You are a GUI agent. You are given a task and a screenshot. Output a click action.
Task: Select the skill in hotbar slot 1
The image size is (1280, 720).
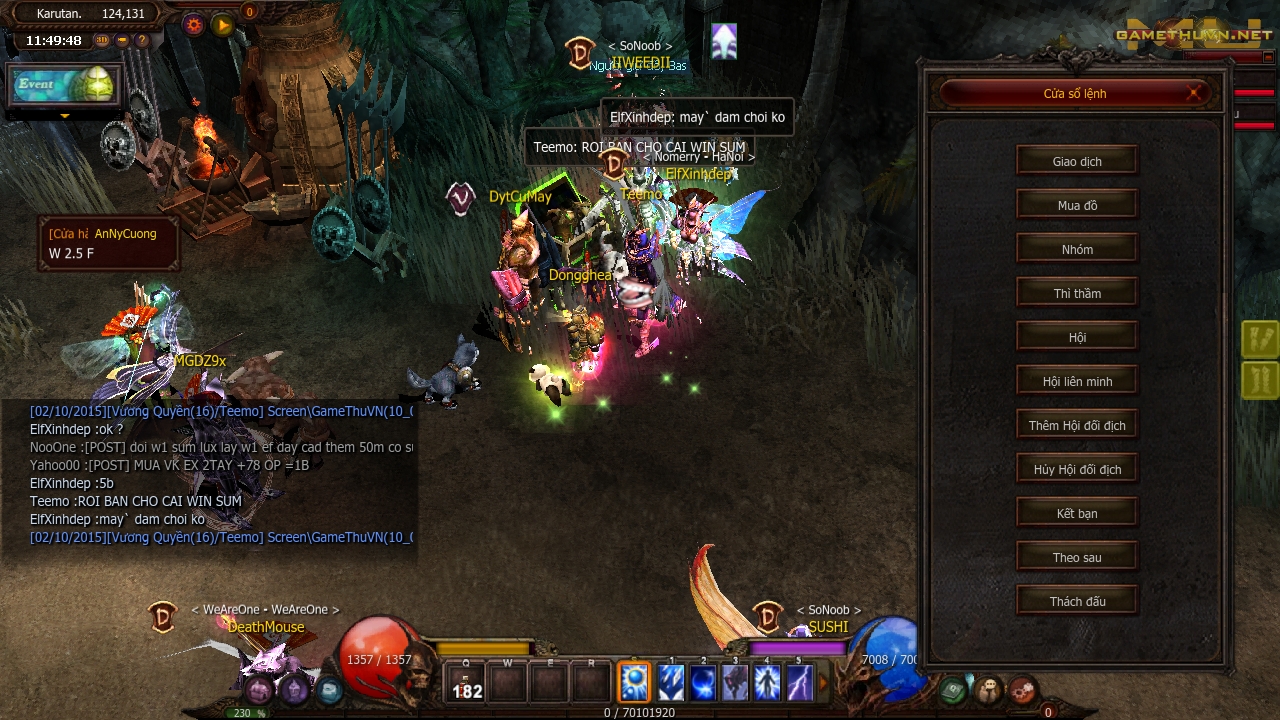[670, 683]
